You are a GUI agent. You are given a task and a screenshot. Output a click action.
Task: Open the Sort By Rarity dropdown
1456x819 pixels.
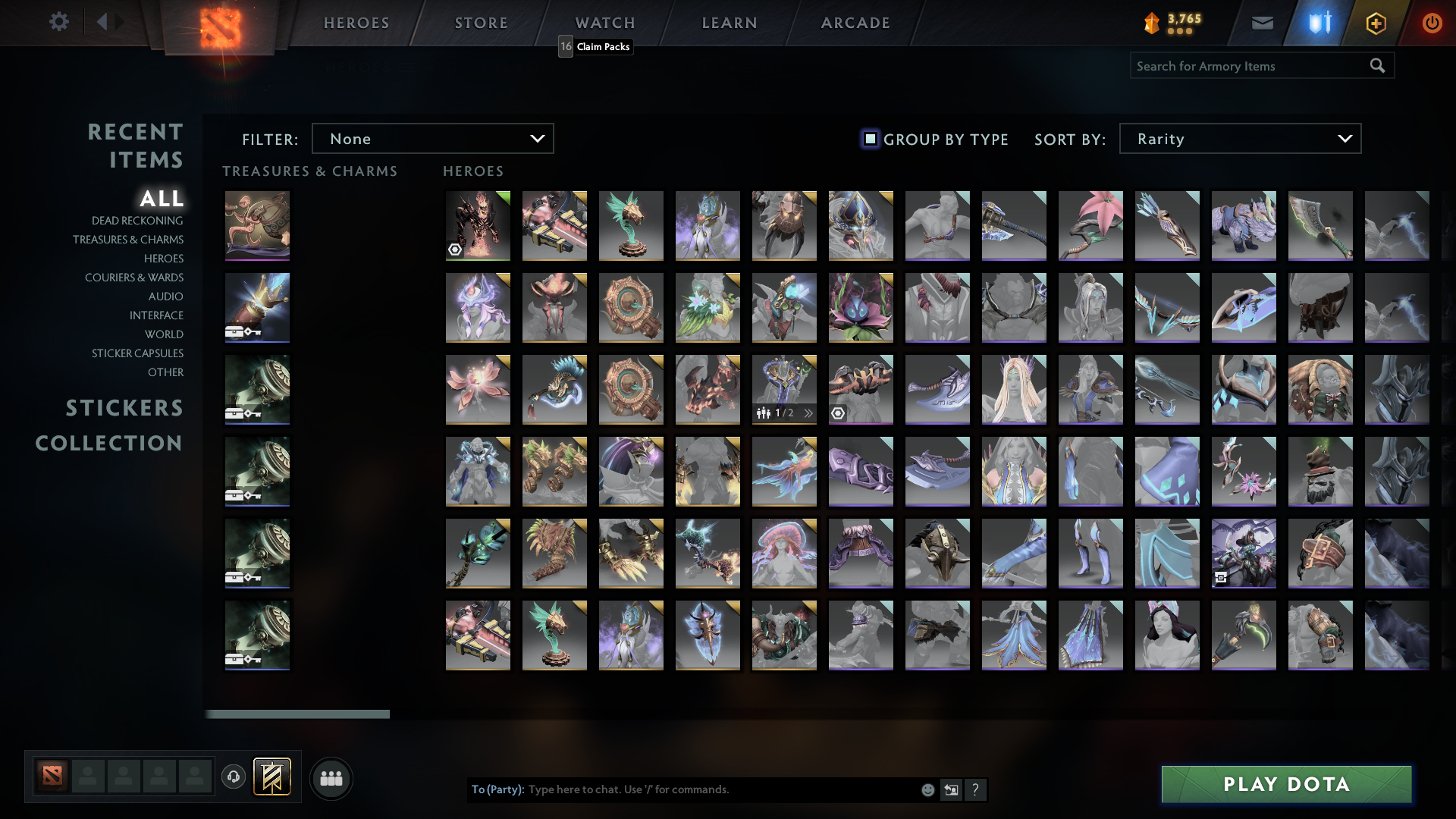(x=1239, y=138)
